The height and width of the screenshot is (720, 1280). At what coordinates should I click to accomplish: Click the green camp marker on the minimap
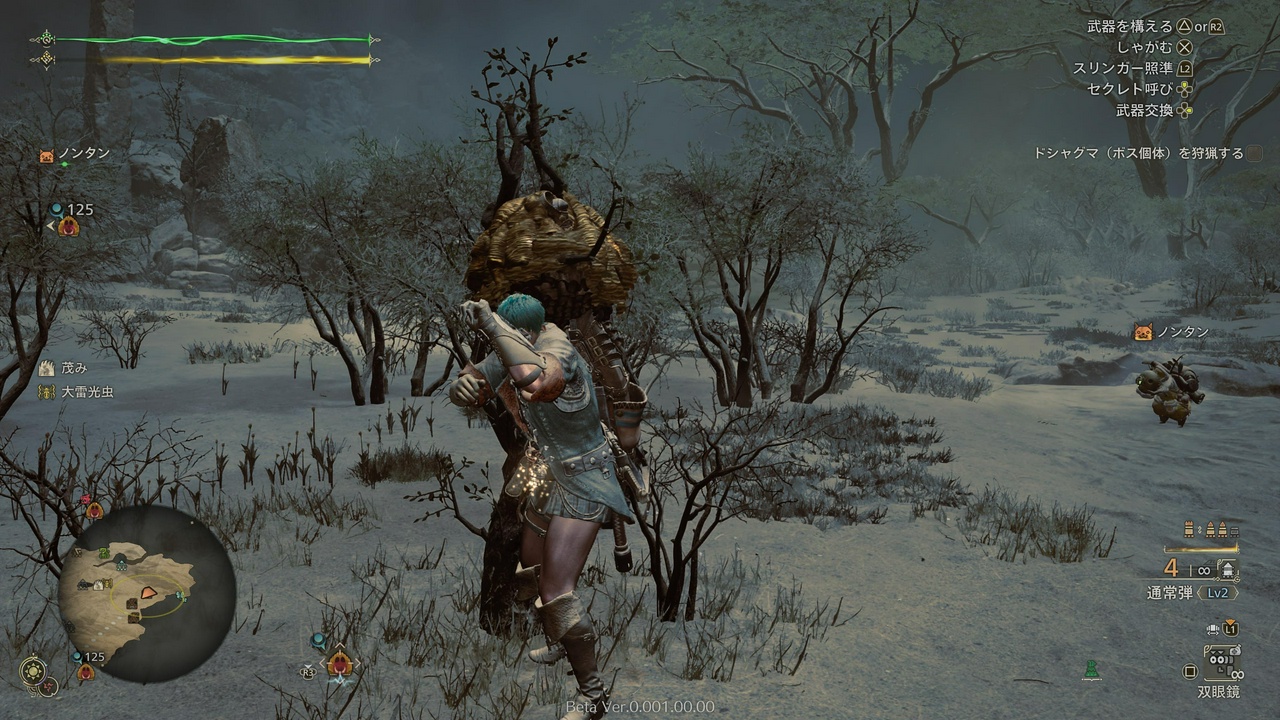(x=104, y=553)
